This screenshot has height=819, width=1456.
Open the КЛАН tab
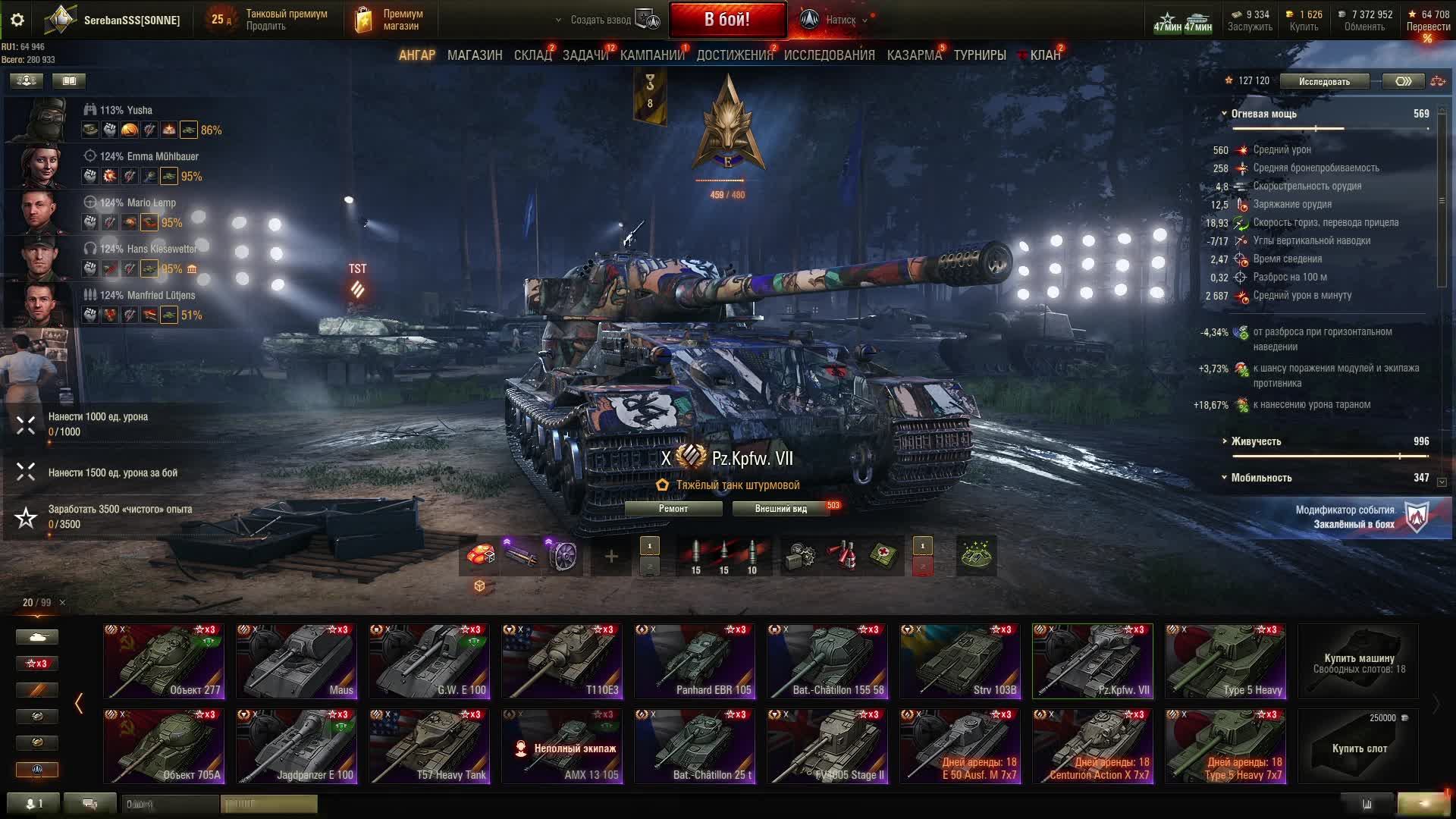pyautogui.click(x=1044, y=55)
